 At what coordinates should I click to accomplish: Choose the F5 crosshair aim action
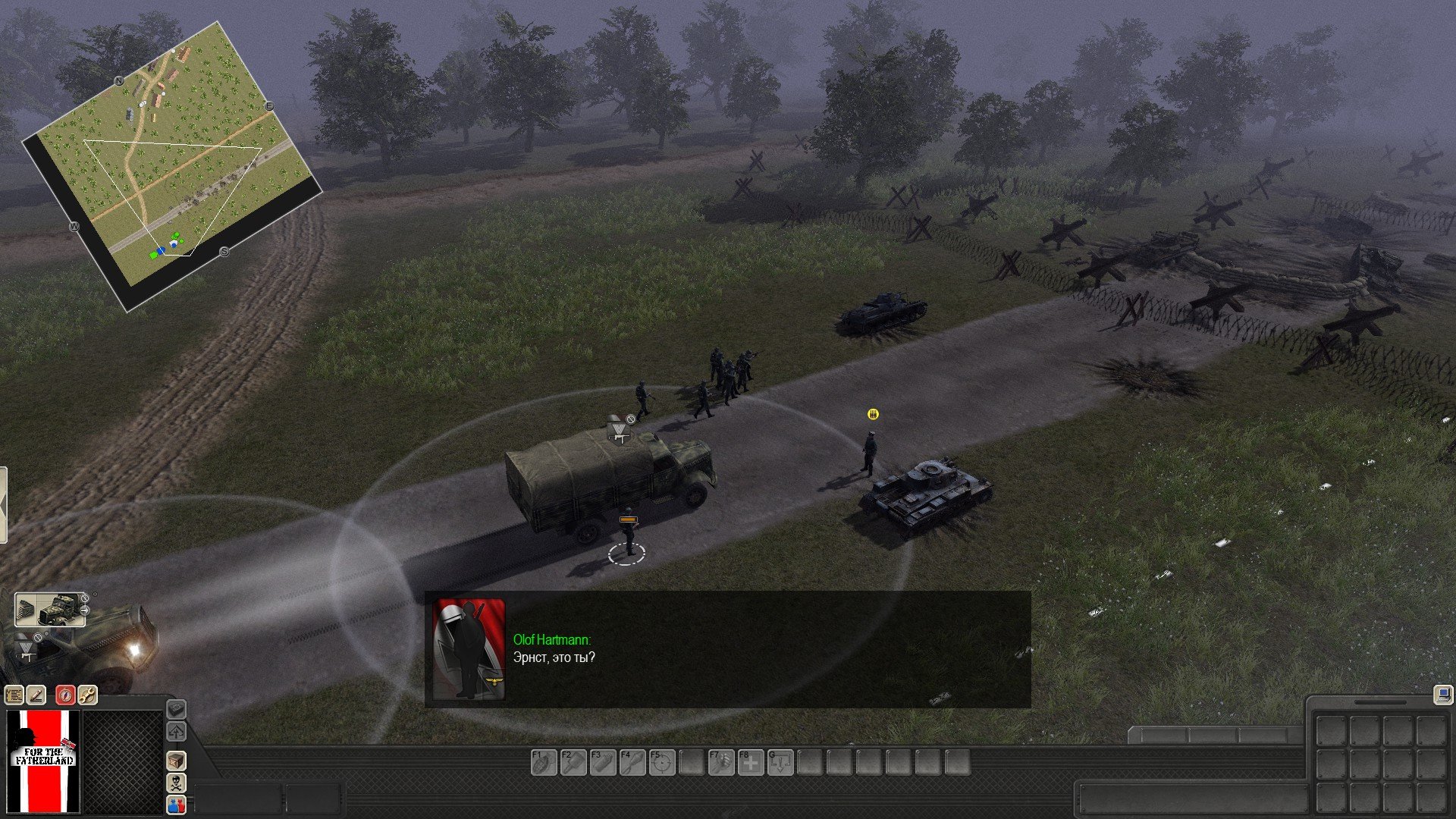point(662,762)
